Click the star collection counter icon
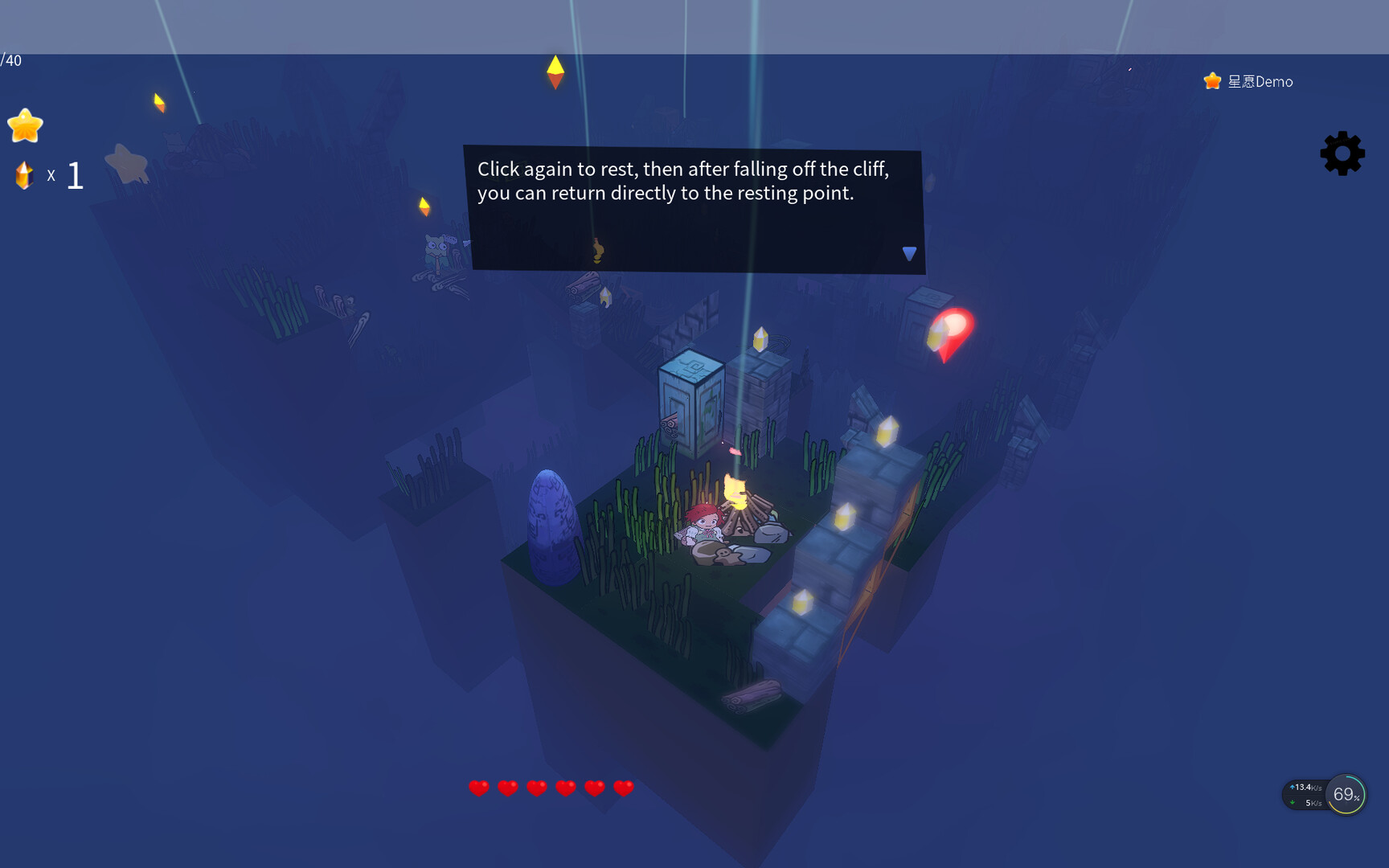The width and height of the screenshot is (1389, 868). tap(25, 126)
